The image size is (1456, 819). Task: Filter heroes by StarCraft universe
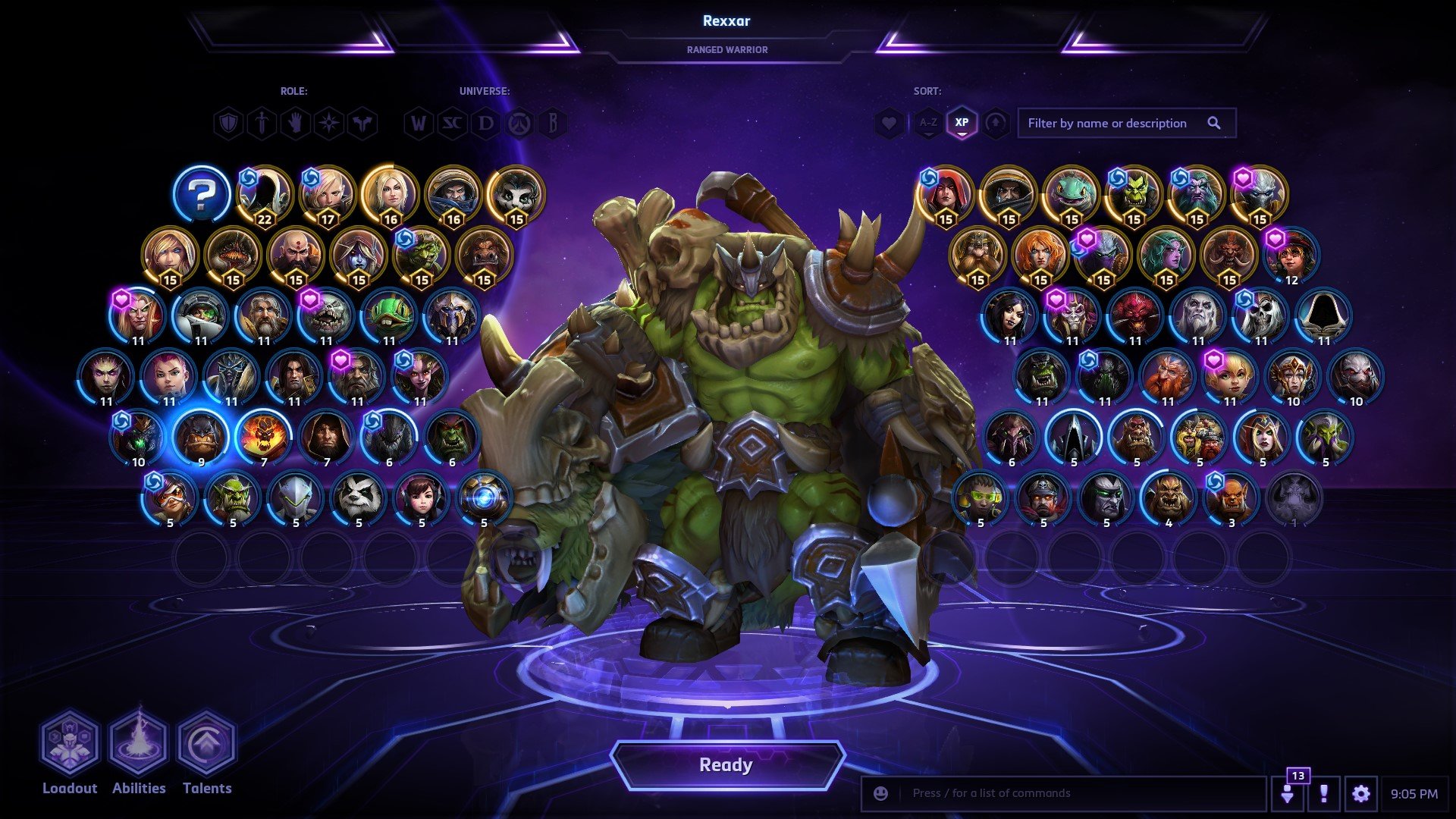point(452,123)
